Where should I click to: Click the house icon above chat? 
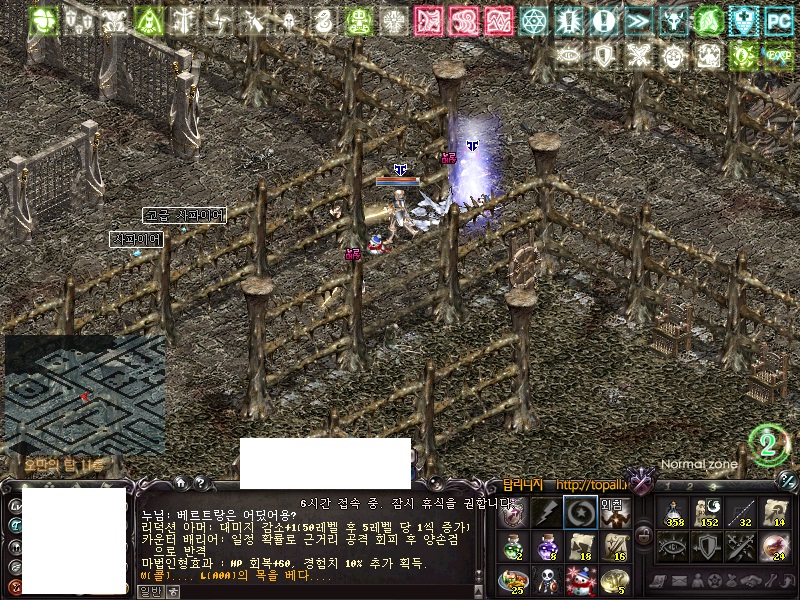pos(180,482)
